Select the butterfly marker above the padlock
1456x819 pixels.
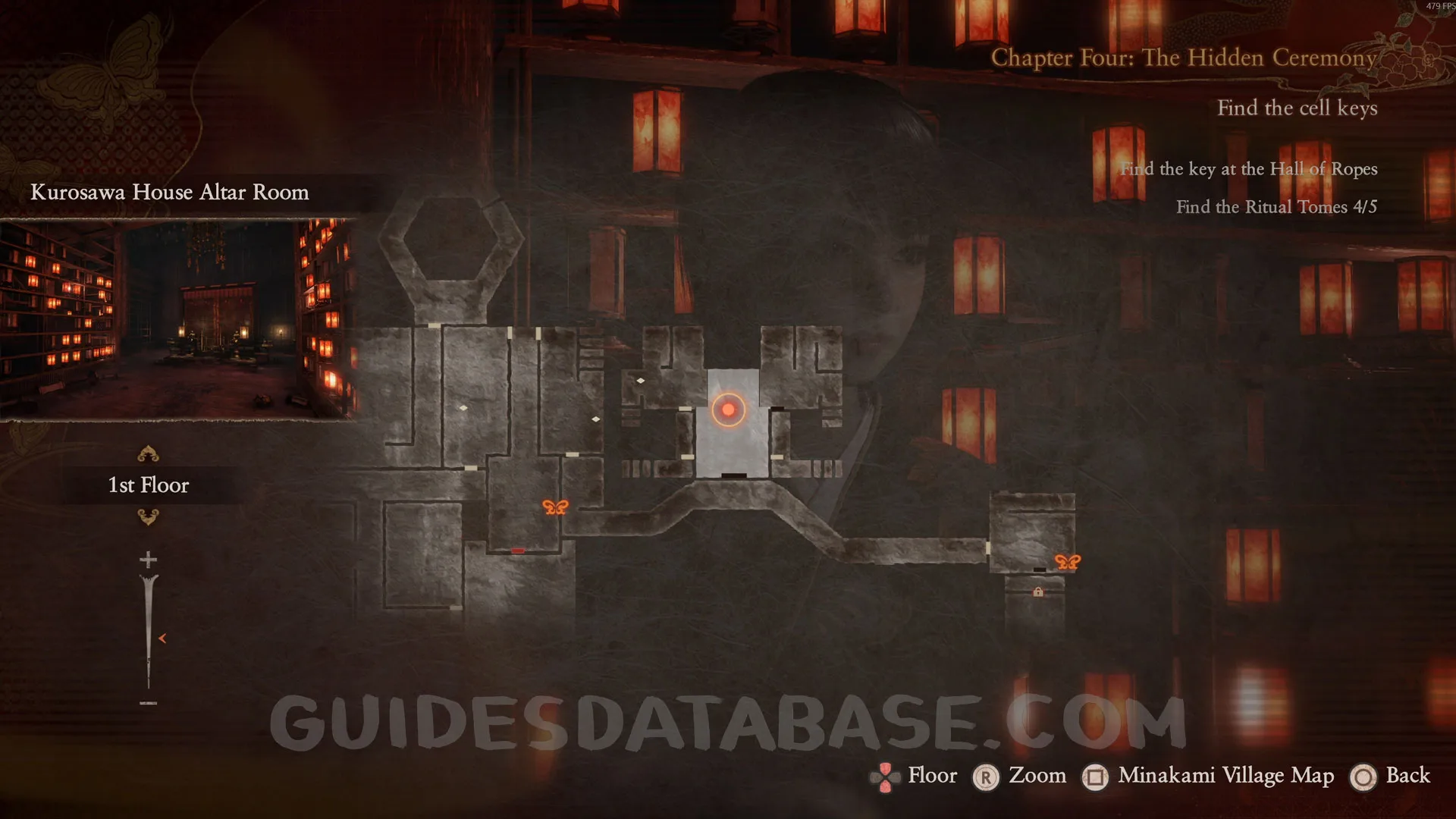(x=1067, y=562)
